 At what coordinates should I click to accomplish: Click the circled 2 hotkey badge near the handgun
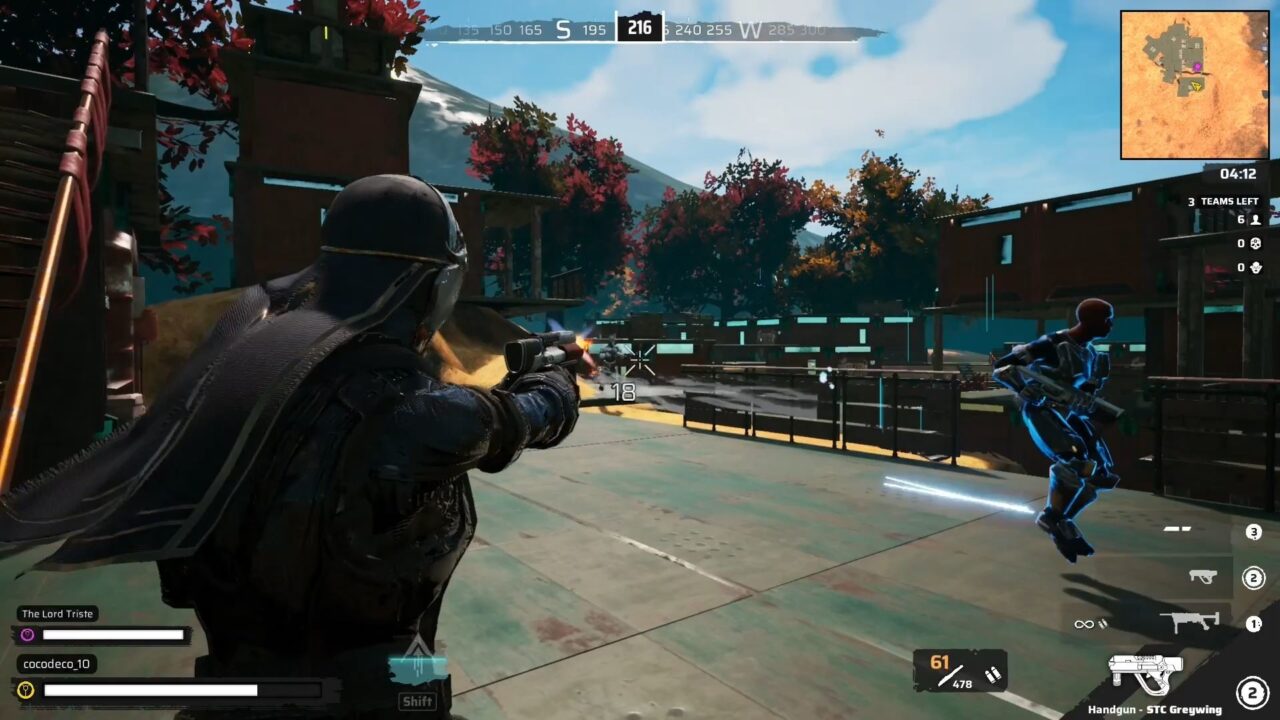point(1252,691)
